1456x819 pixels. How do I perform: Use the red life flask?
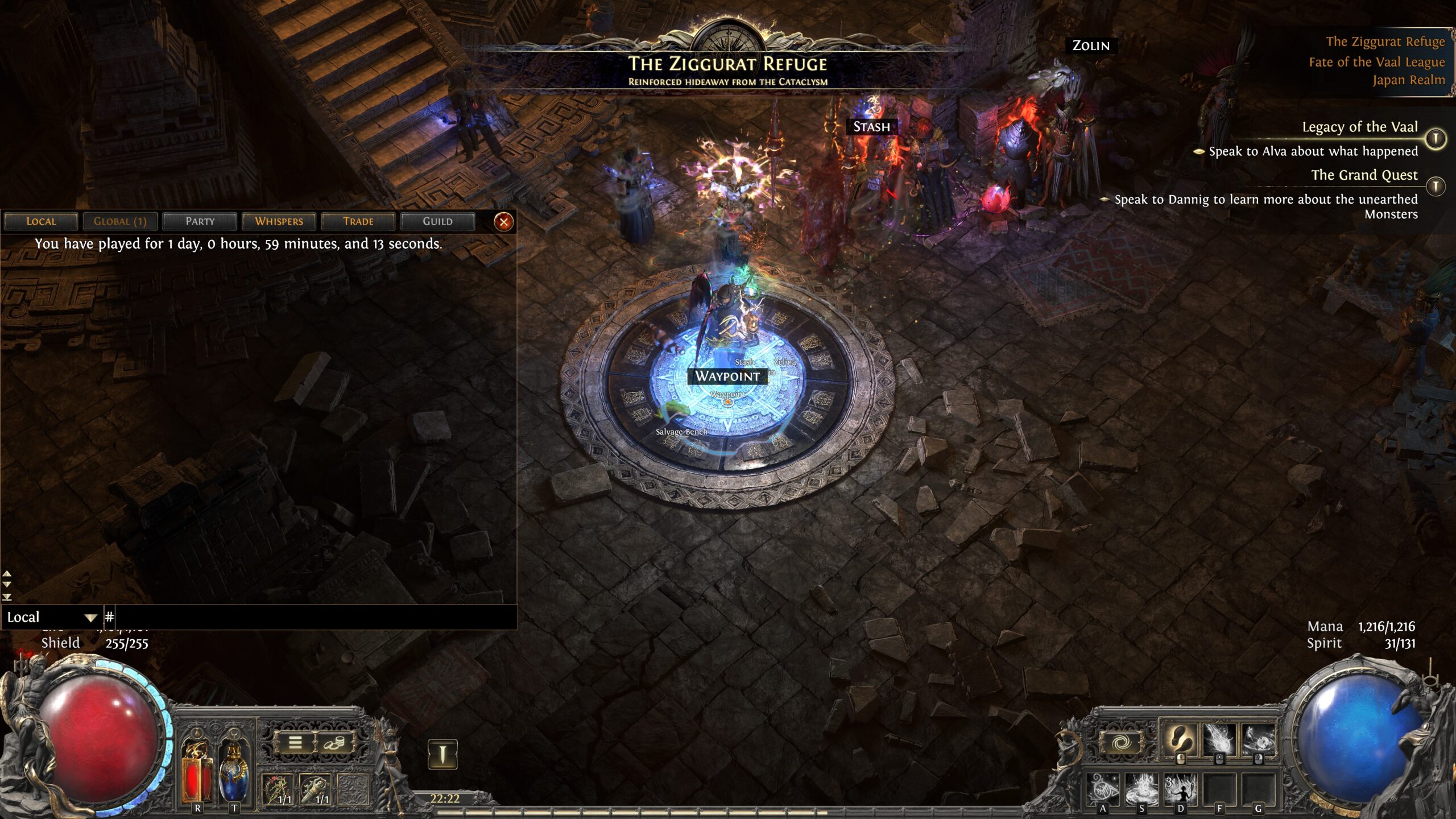coord(197,771)
